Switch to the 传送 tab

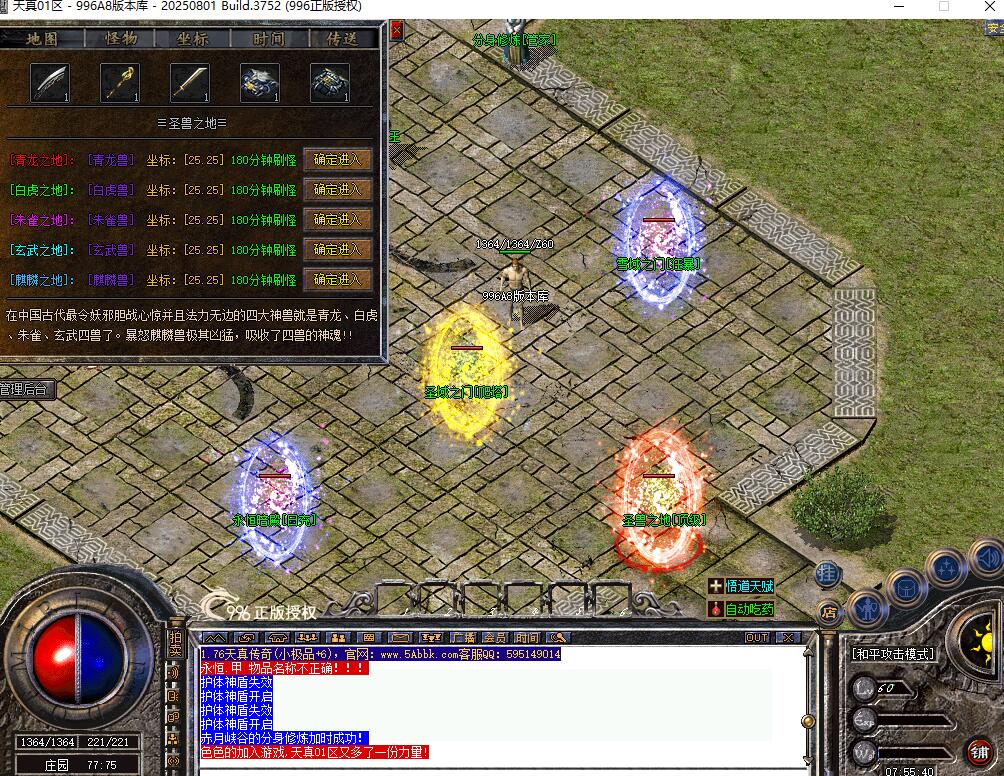pyautogui.click(x=342, y=39)
